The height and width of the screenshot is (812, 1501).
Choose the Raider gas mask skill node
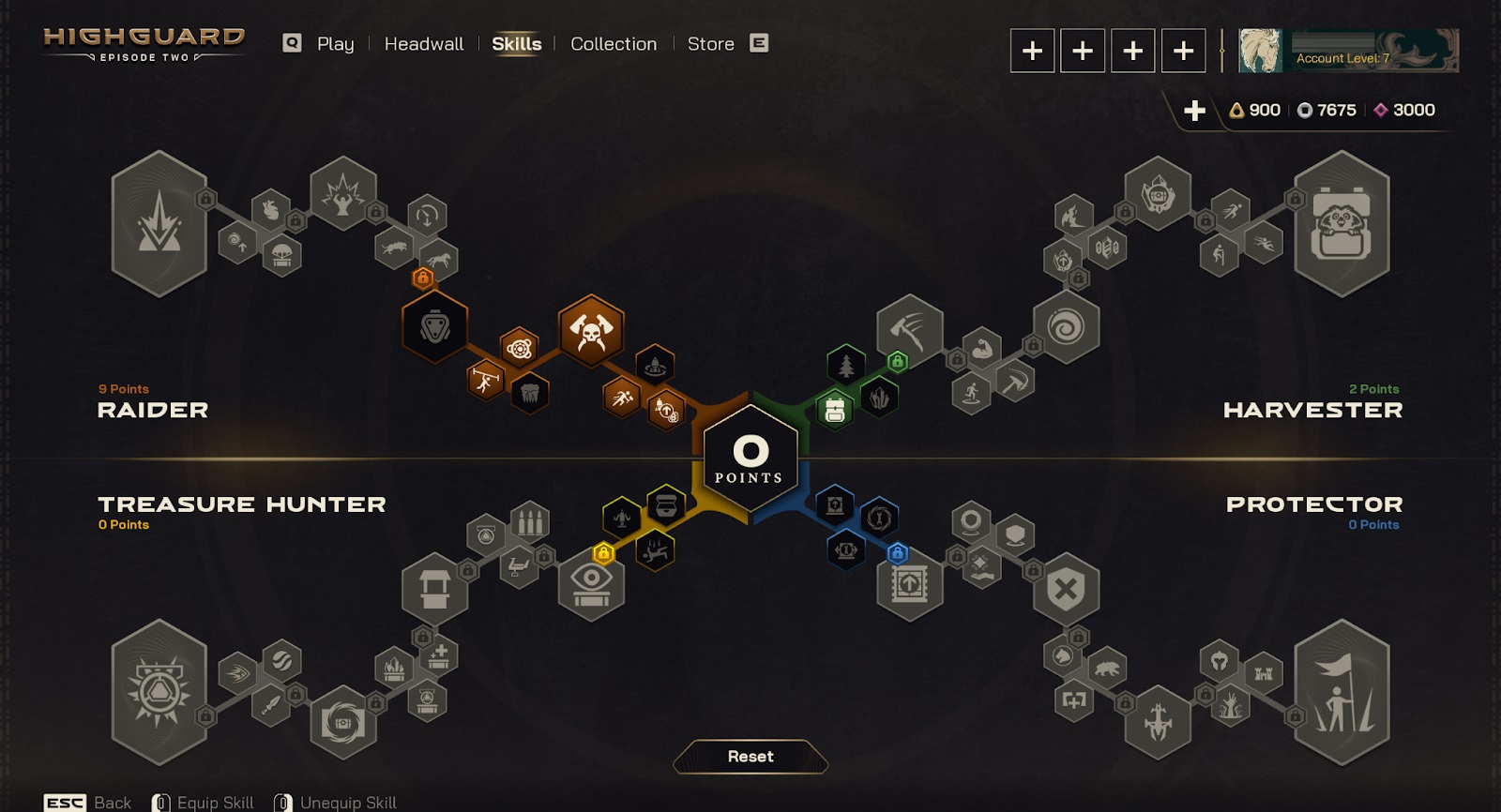coord(434,327)
